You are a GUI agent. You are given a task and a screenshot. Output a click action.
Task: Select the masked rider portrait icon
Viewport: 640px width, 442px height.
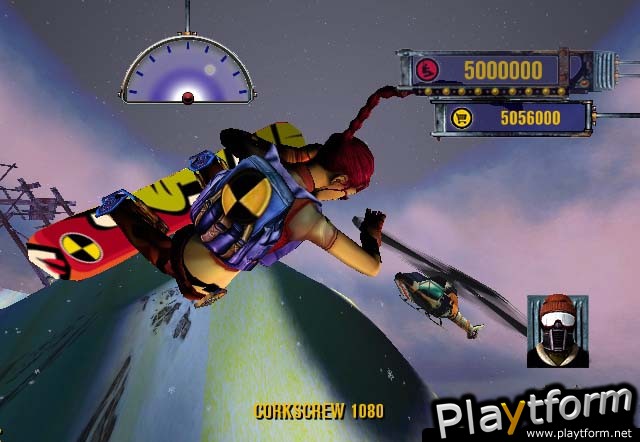click(554, 329)
